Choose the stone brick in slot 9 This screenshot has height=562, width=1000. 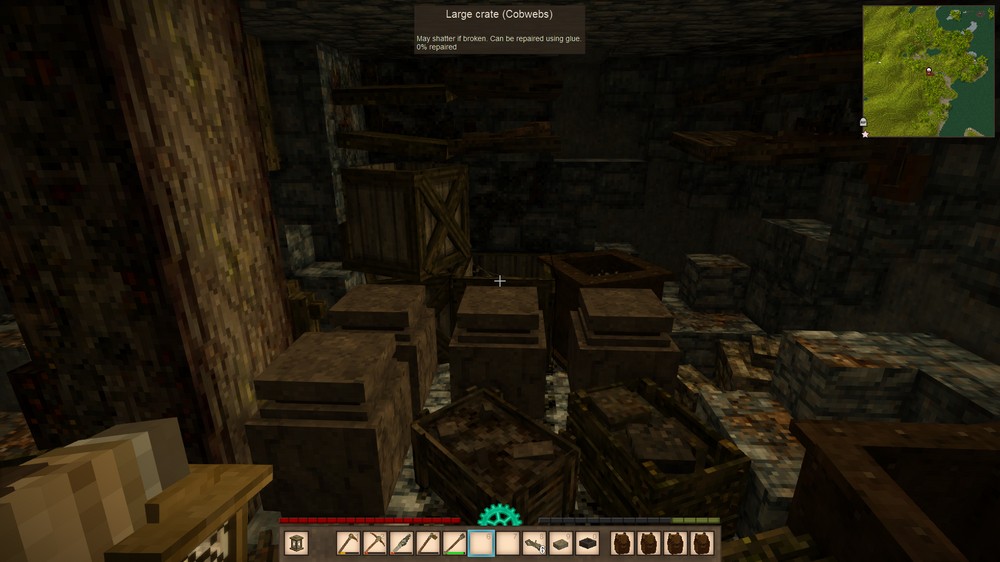click(x=561, y=543)
